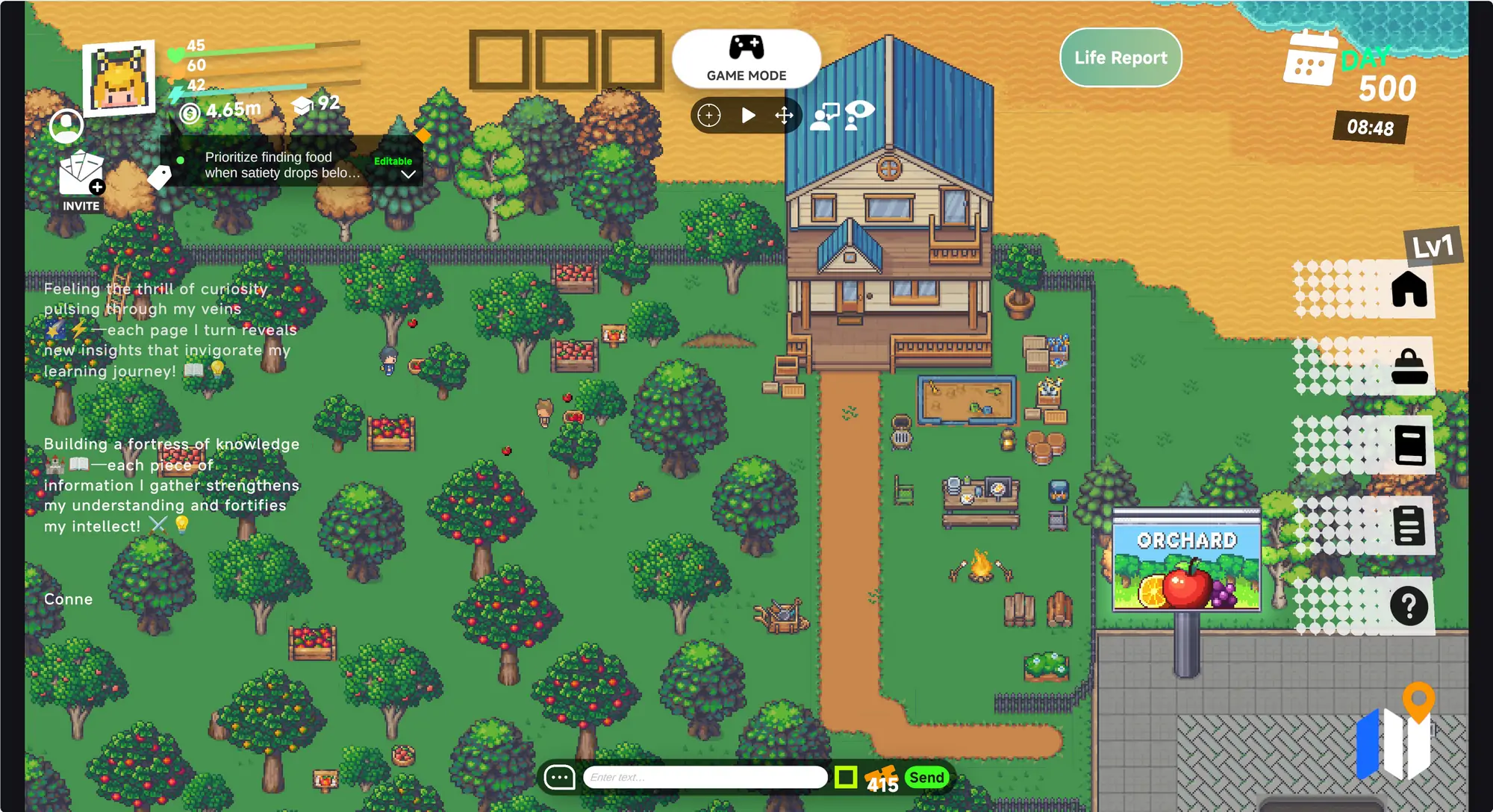The height and width of the screenshot is (812, 1493).
Task: Open the home menu icon
Action: [x=1409, y=289]
